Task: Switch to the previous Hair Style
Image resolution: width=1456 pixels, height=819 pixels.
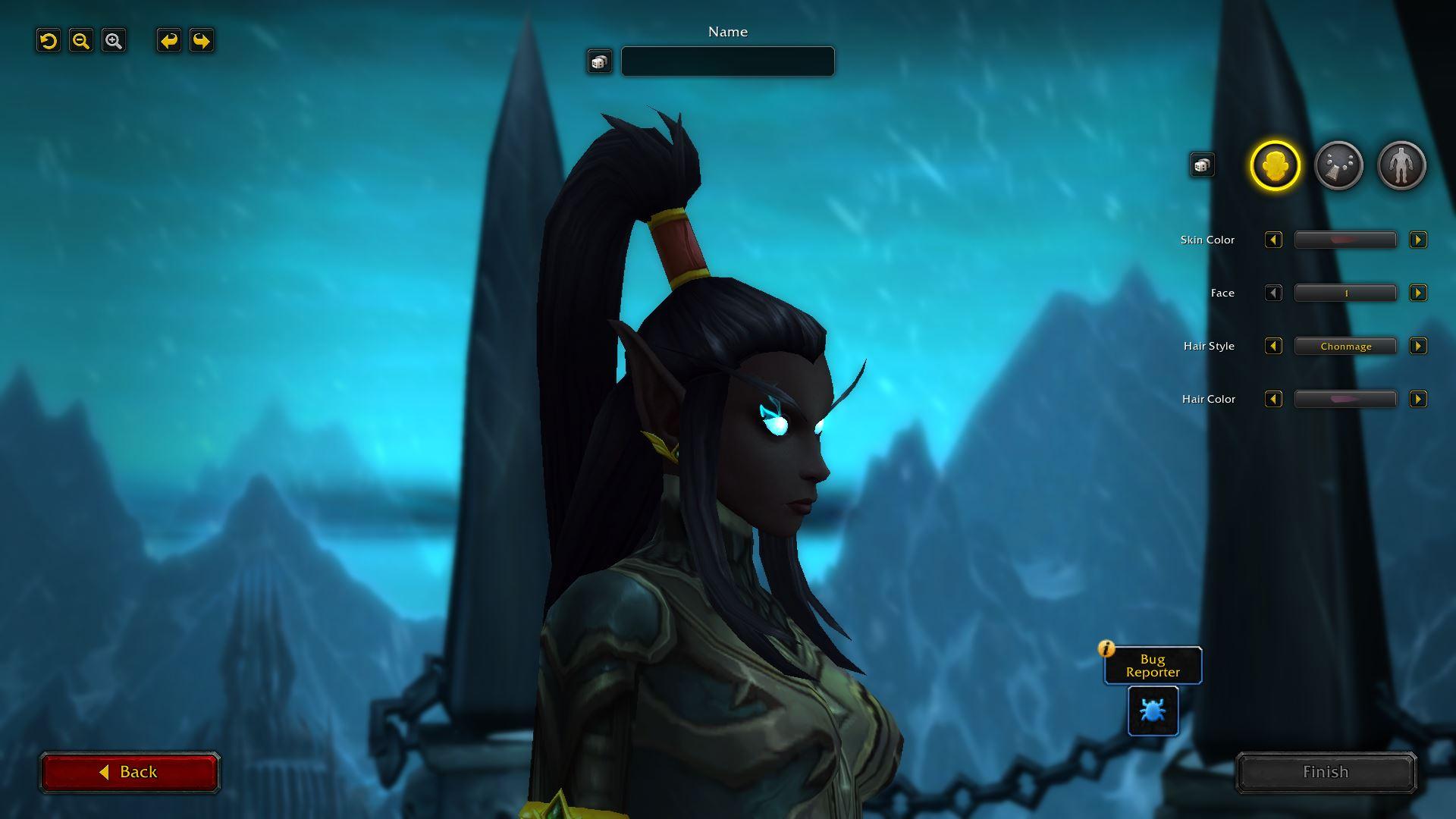Action: click(1273, 347)
